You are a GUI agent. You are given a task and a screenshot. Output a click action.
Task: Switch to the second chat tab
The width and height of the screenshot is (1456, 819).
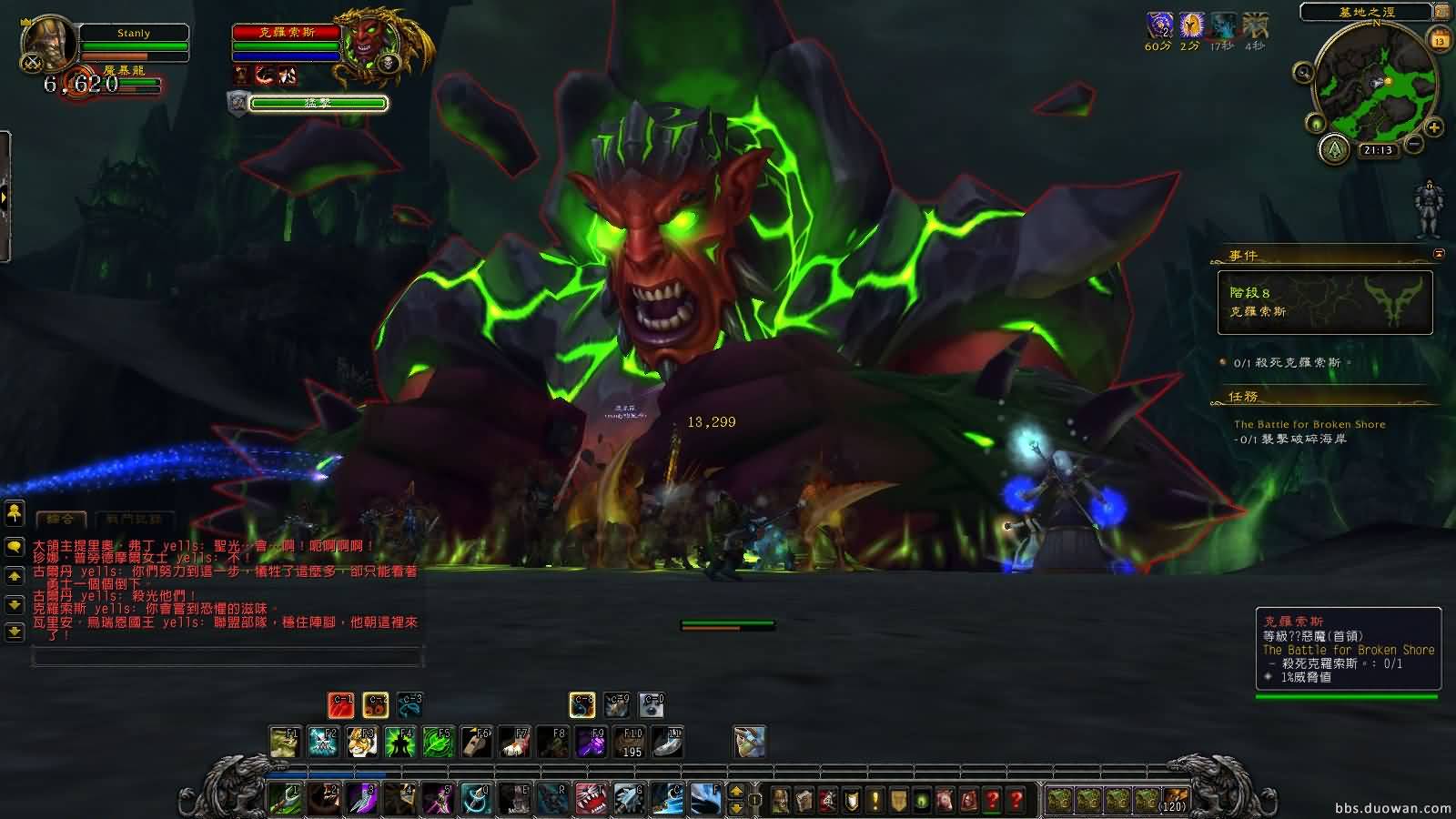pos(133,519)
